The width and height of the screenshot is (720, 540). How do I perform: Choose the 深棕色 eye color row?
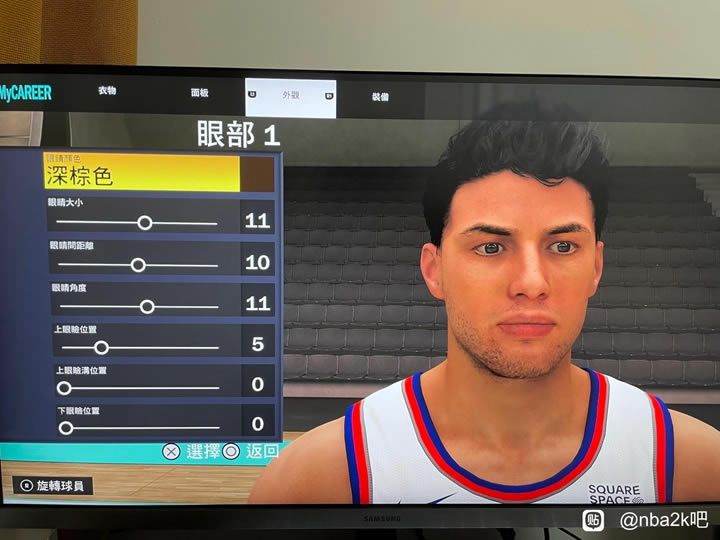click(142, 174)
